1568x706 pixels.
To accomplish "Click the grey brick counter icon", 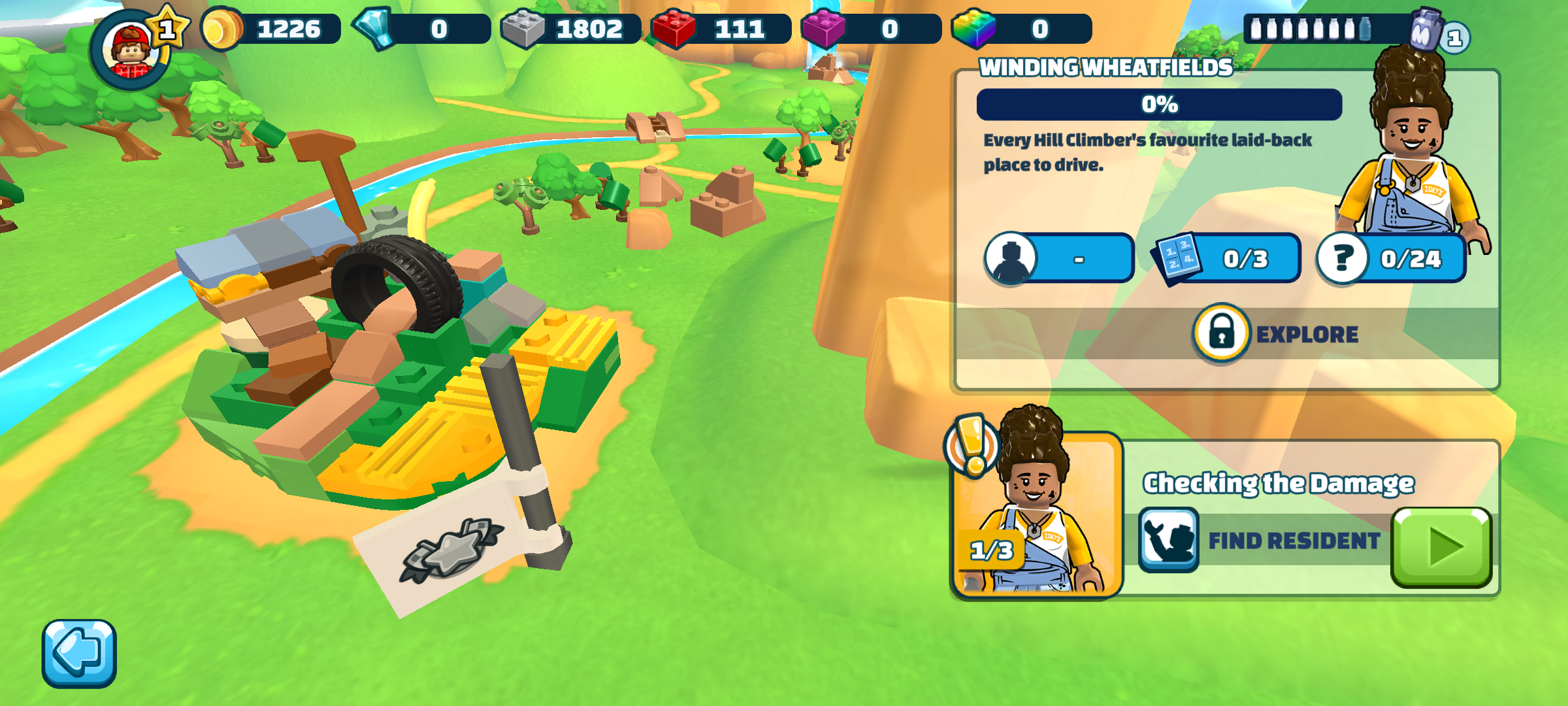I will [523, 29].
